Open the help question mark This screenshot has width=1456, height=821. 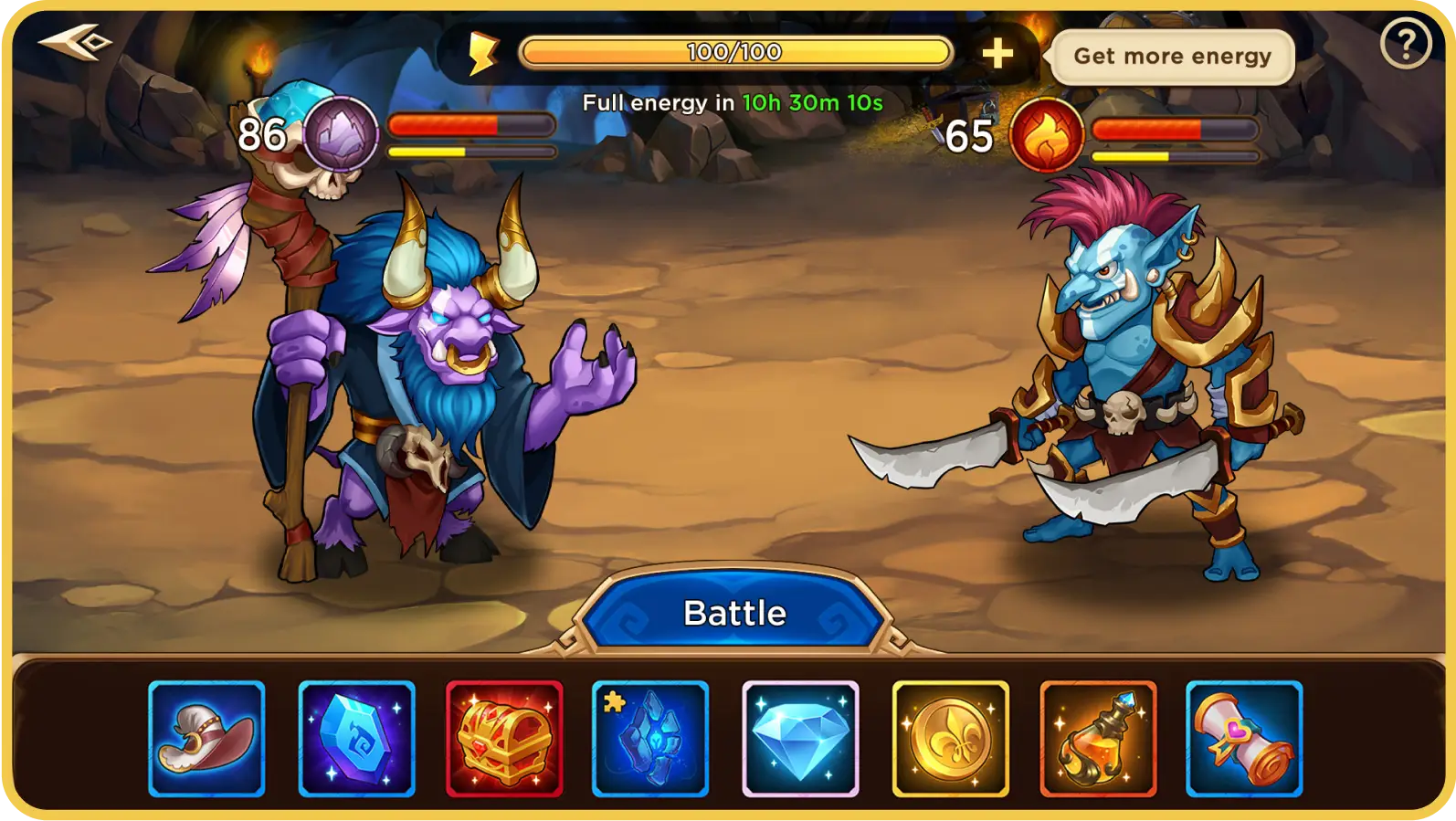tap(1405, 43)
